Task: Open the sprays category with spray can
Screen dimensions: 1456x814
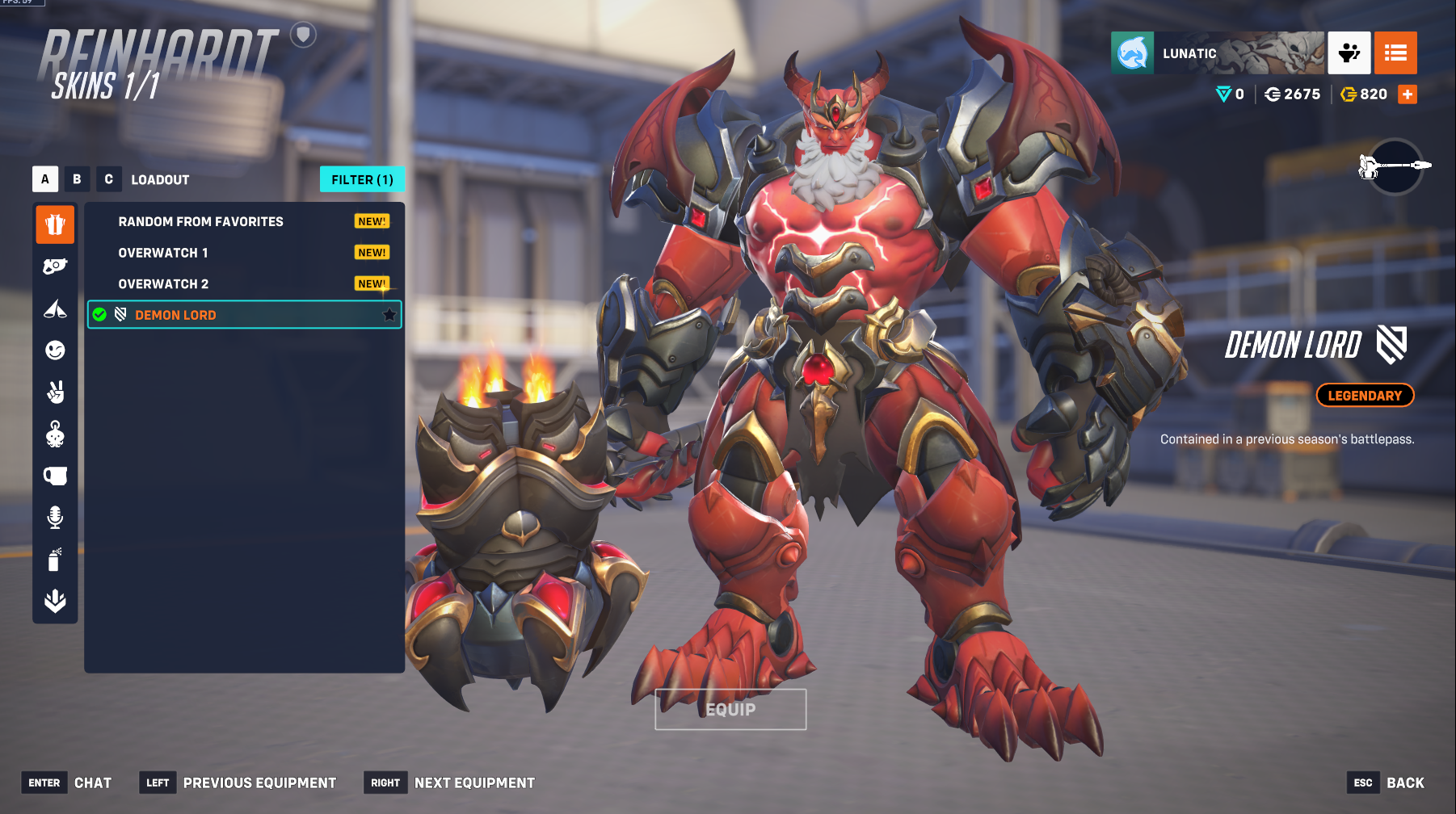Action: 55,559
